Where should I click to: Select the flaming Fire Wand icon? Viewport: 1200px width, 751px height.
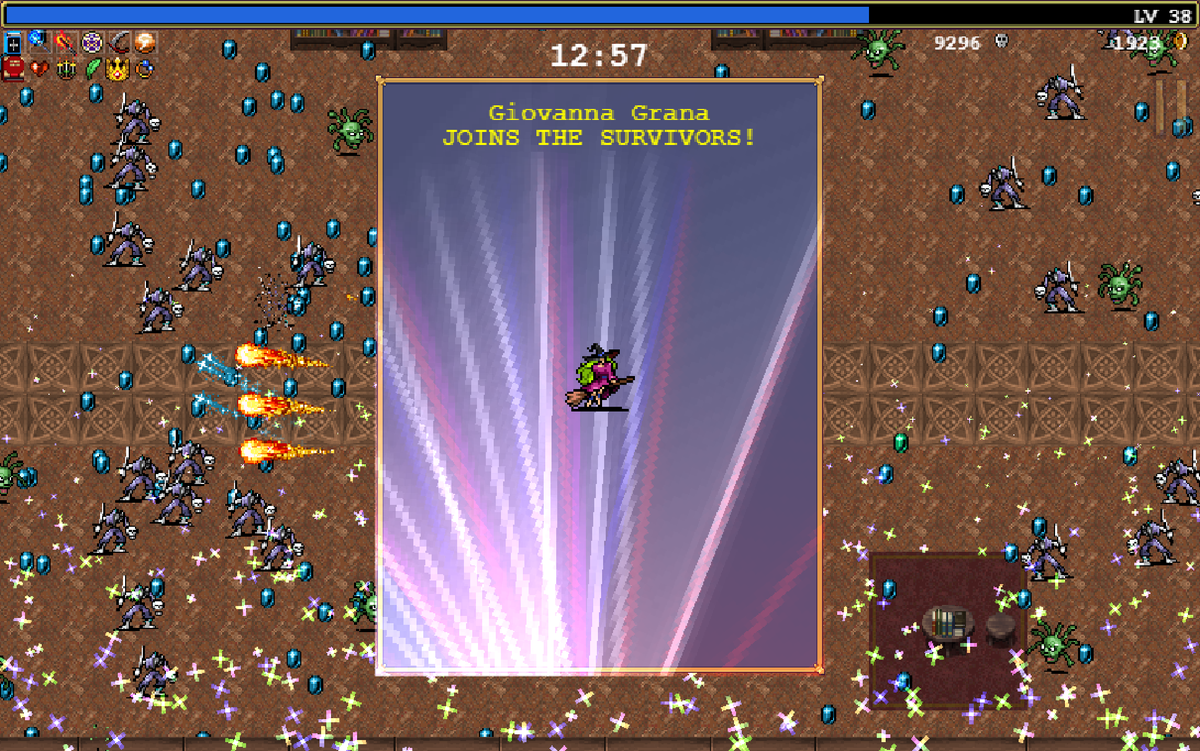pos(65,43)
